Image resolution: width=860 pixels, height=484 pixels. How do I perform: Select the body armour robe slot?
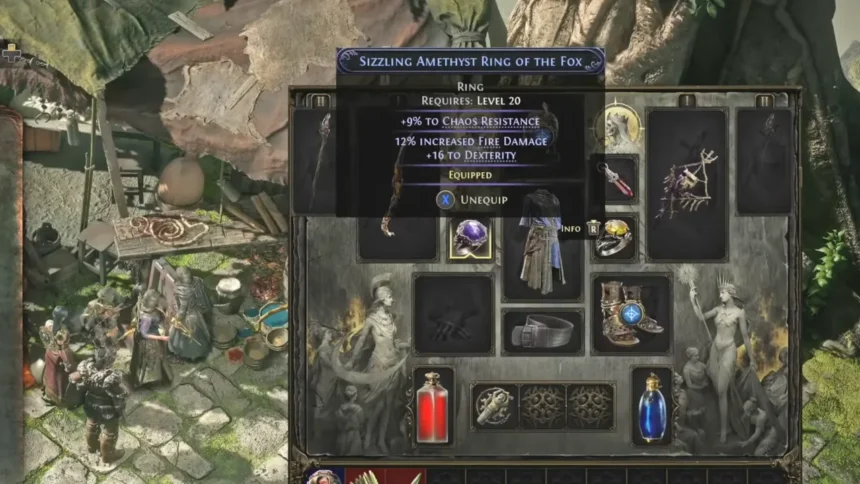(542, 242)
